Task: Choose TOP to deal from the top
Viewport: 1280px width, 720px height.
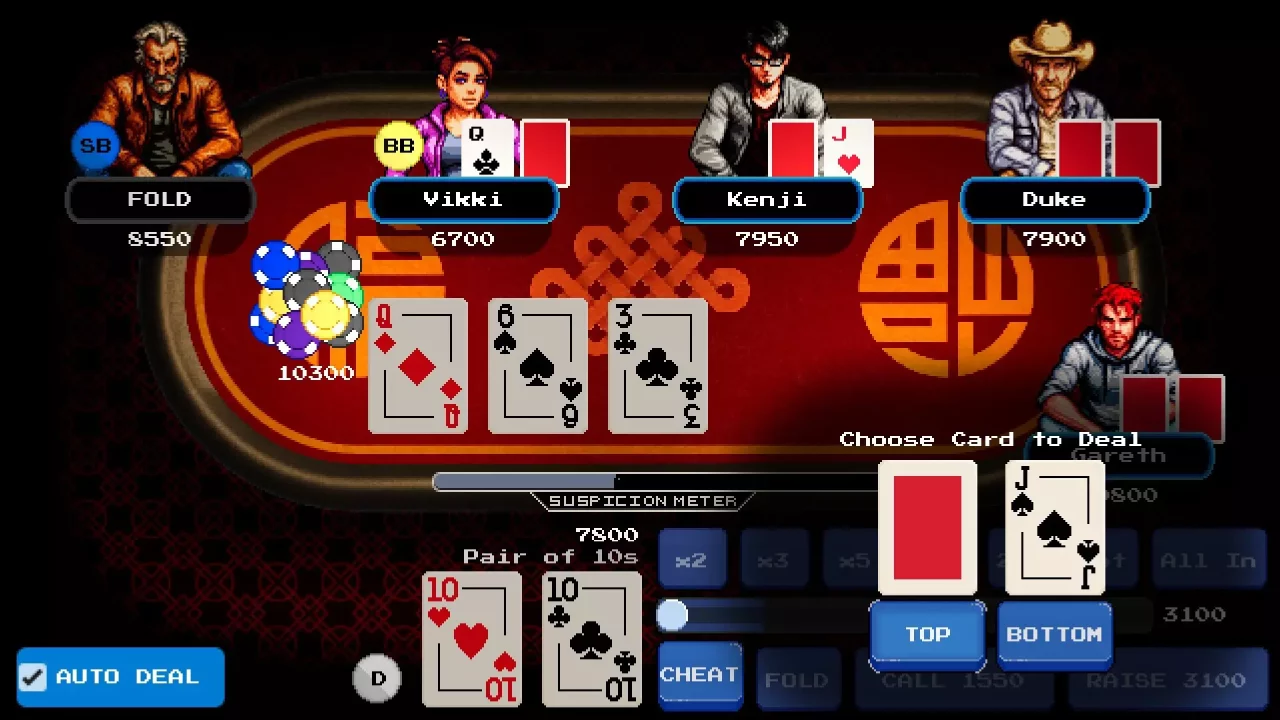Action: (x=927, y=634)
